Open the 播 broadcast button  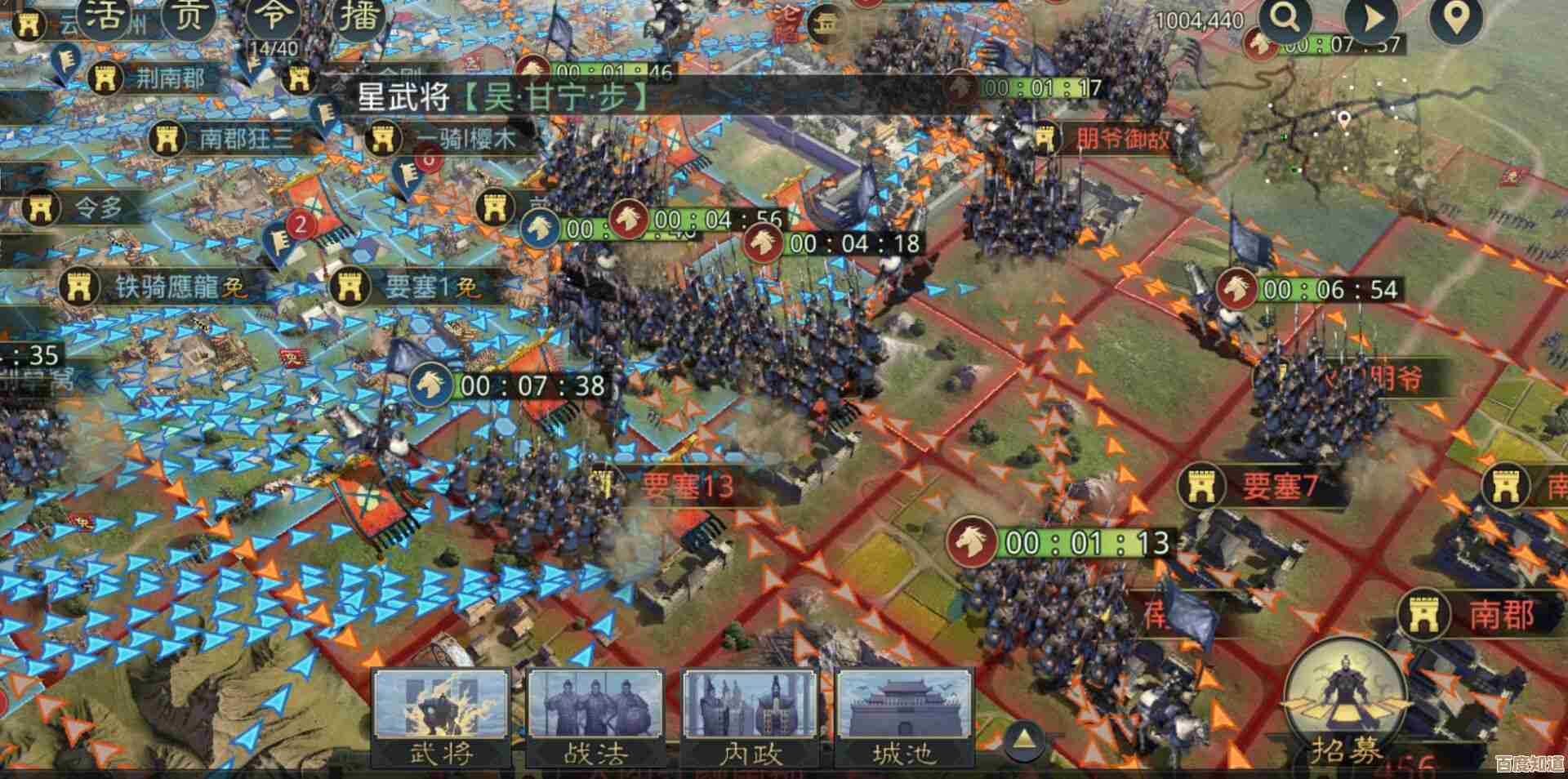point(359,16)
